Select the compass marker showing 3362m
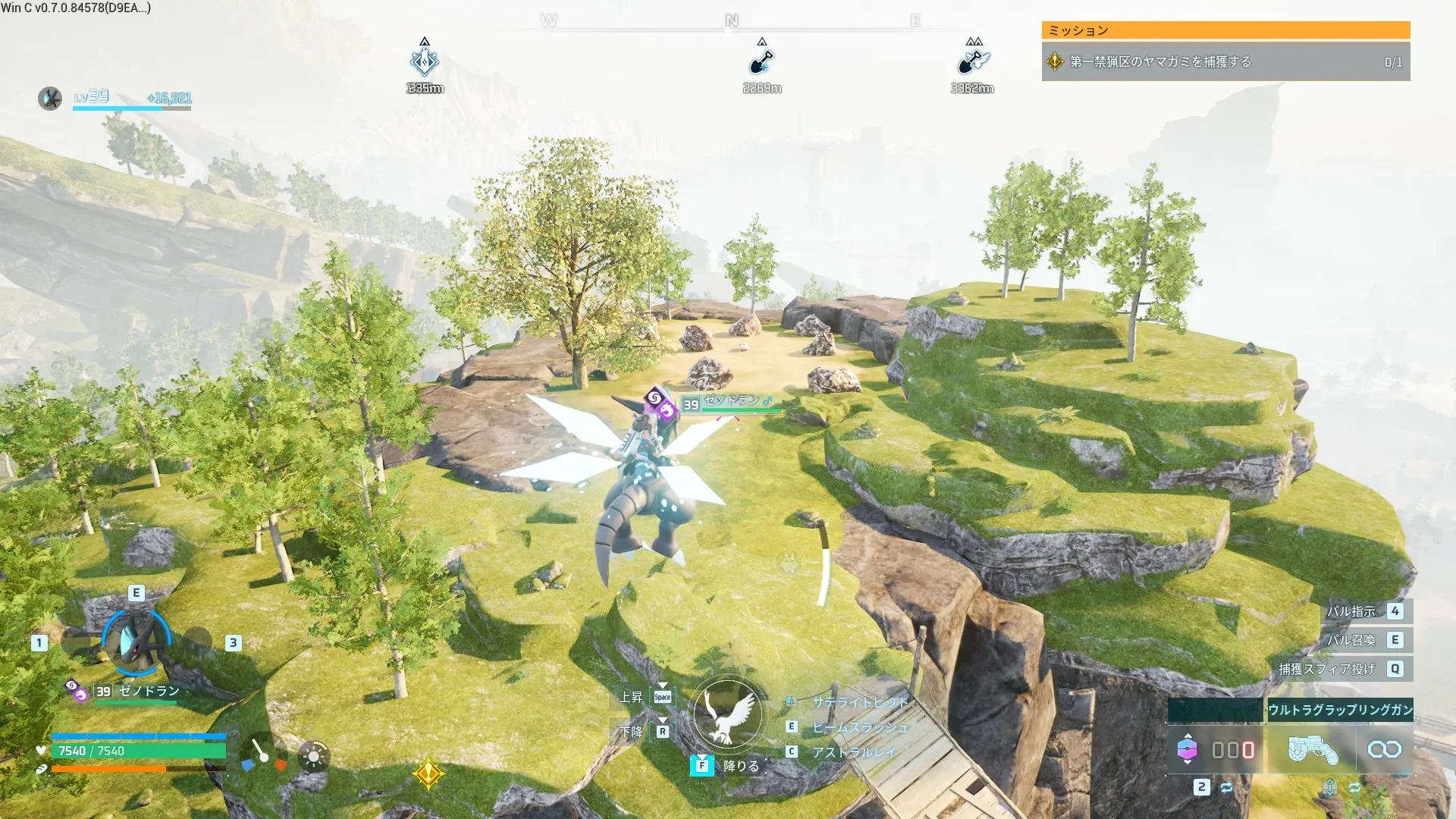Screen dimensions: 1456x819 tap(972, 62)
